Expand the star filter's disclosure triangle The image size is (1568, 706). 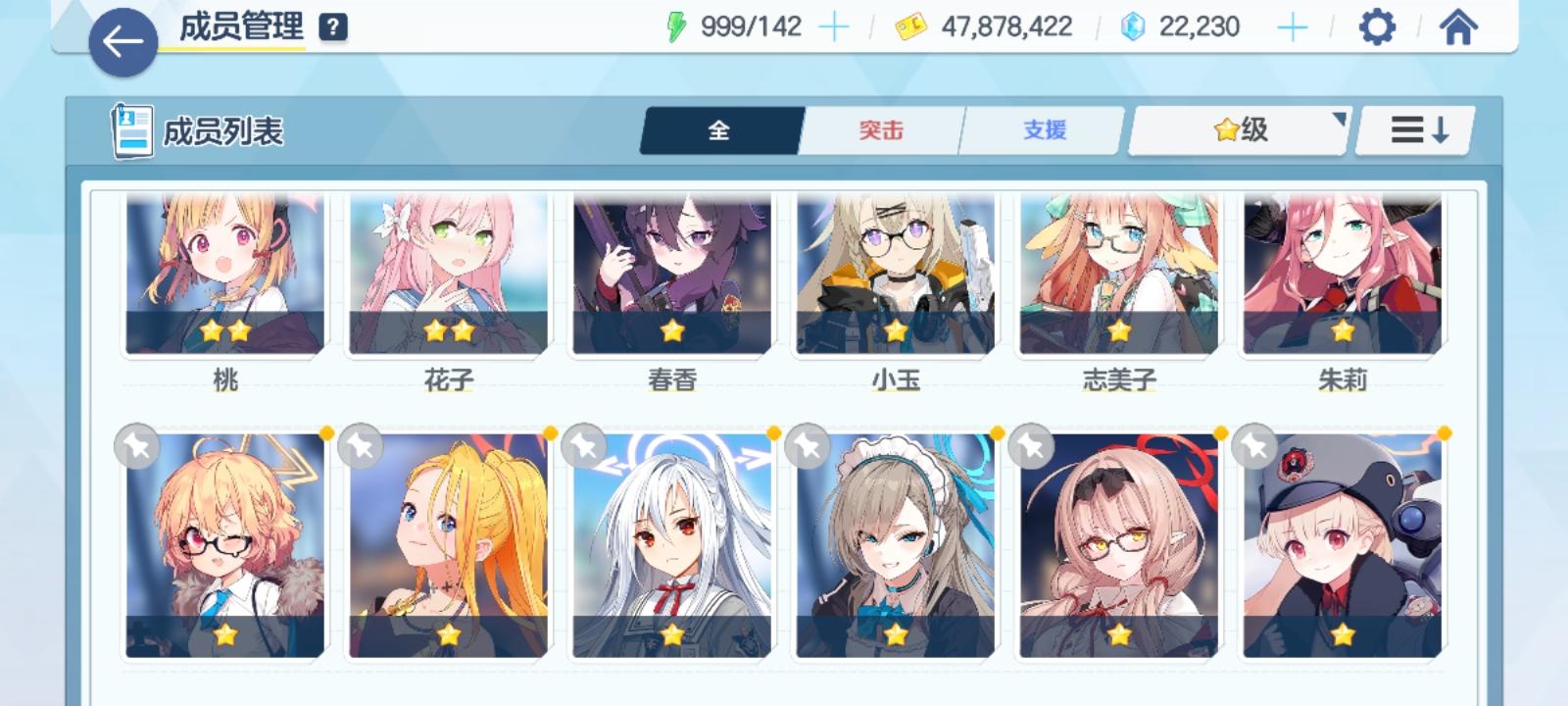pos(1340,117)
